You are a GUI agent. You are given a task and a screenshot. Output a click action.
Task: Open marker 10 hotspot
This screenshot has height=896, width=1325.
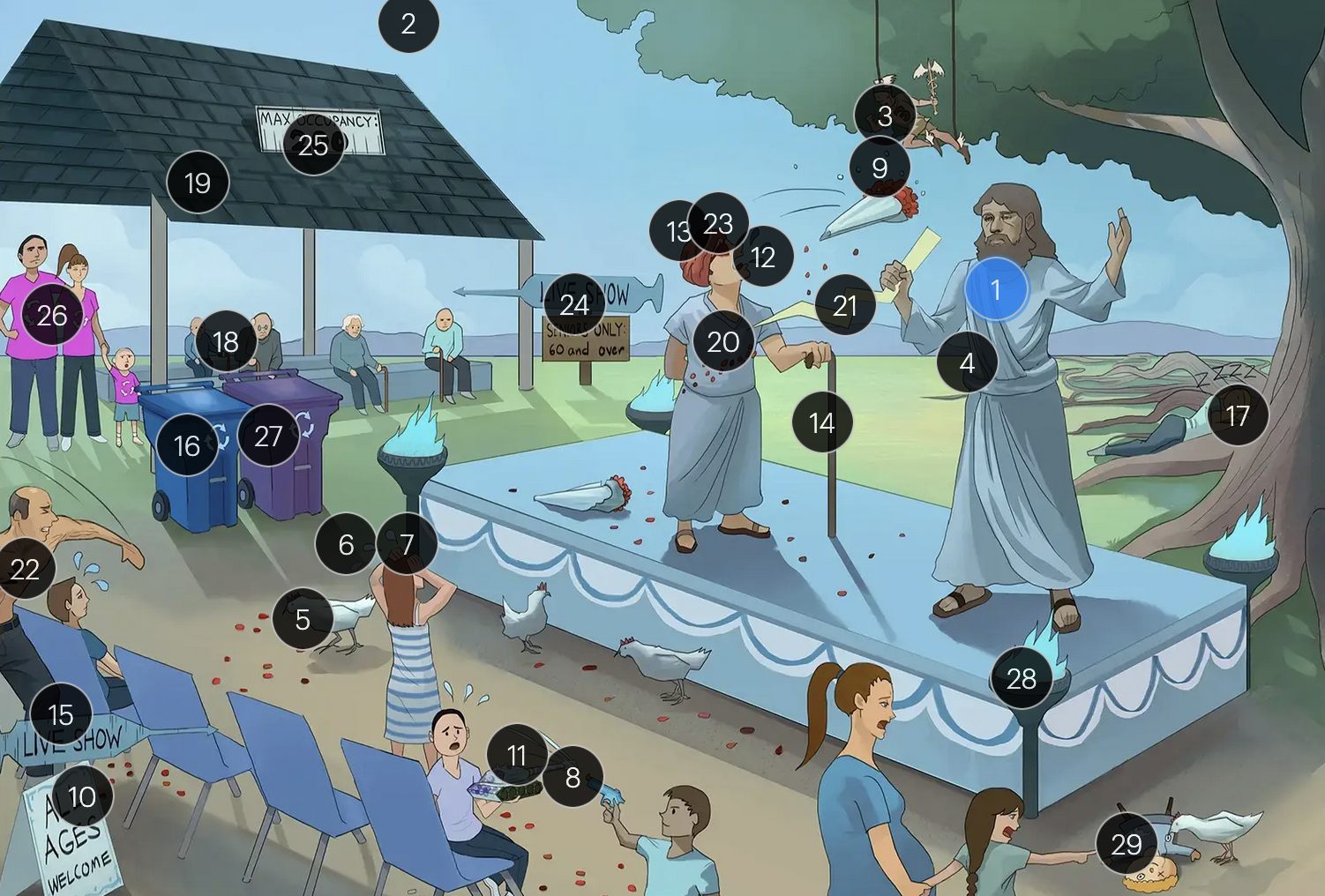click(x=82, y=797)
